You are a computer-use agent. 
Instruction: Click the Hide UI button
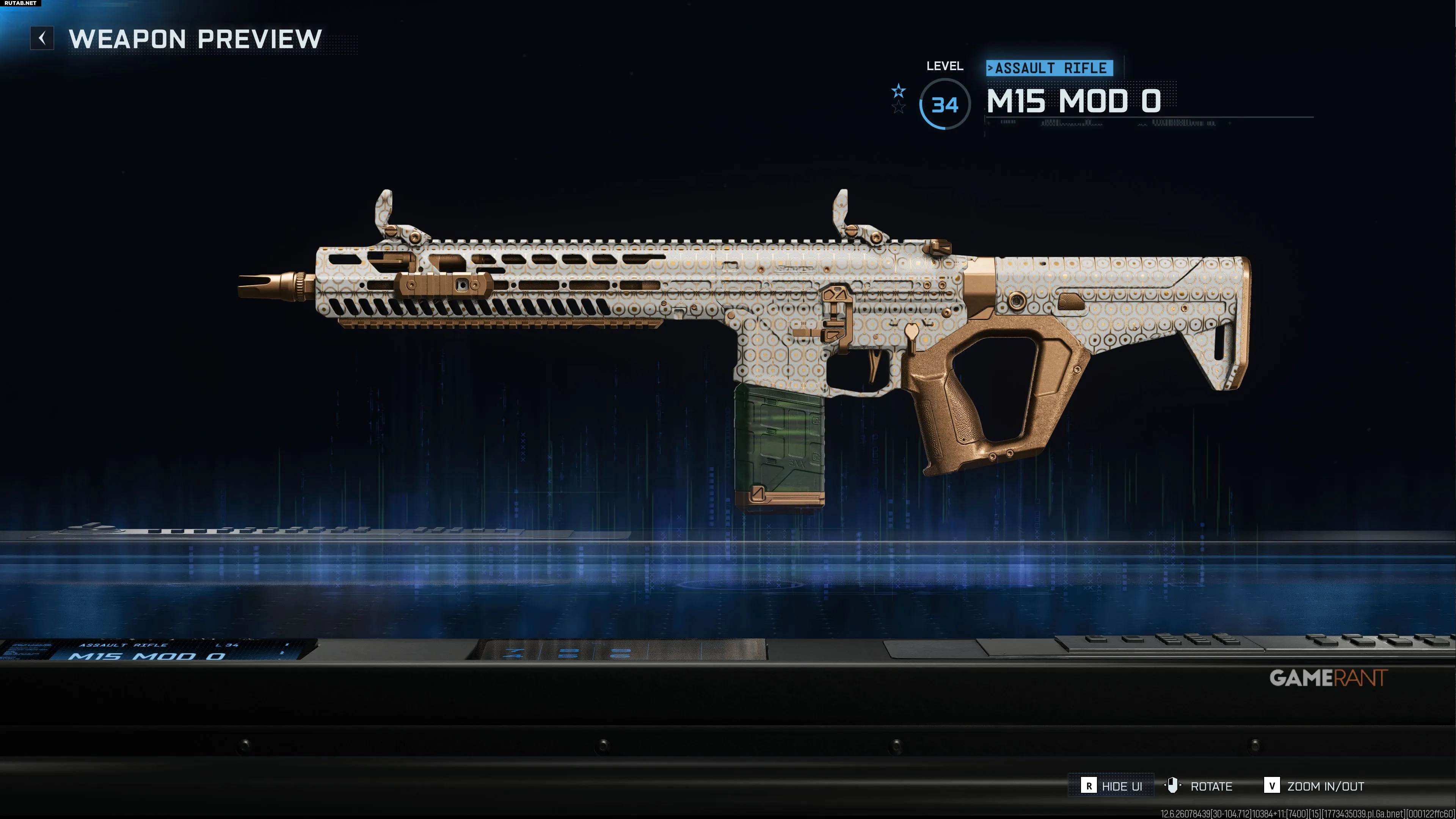(x=1111, y=786)
